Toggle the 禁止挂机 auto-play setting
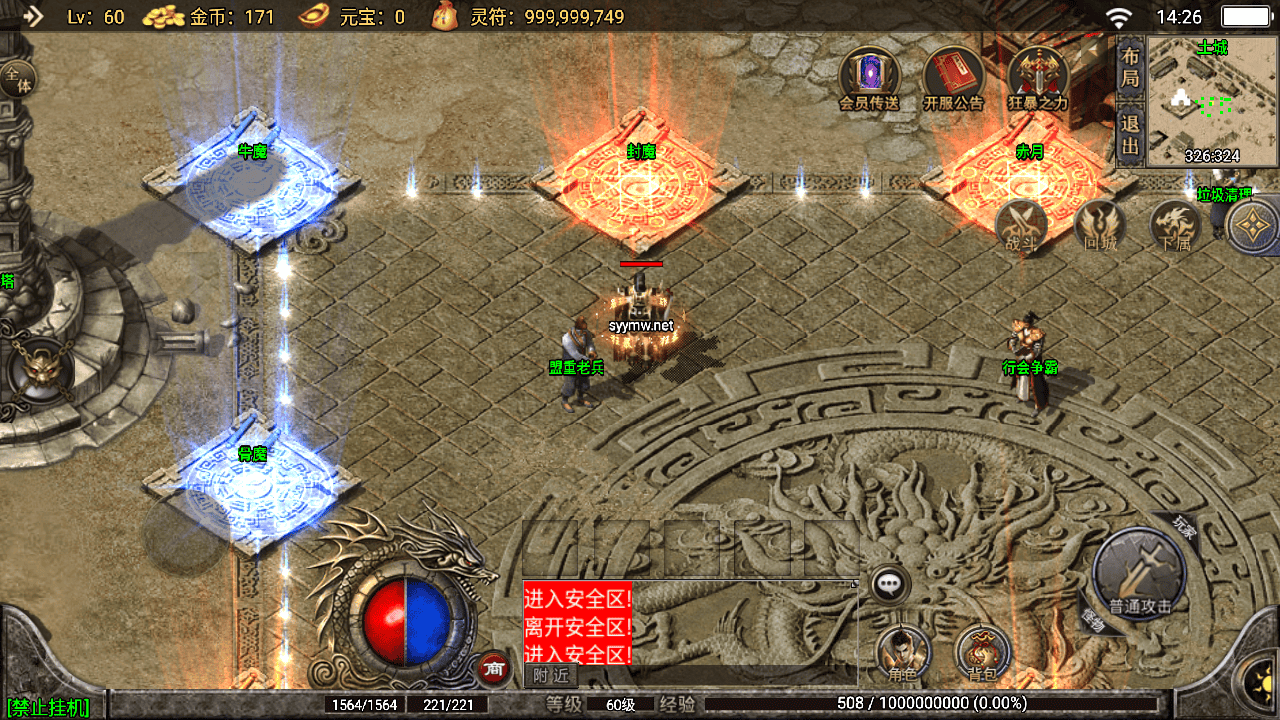1280x720 pixels. (47, 708)
